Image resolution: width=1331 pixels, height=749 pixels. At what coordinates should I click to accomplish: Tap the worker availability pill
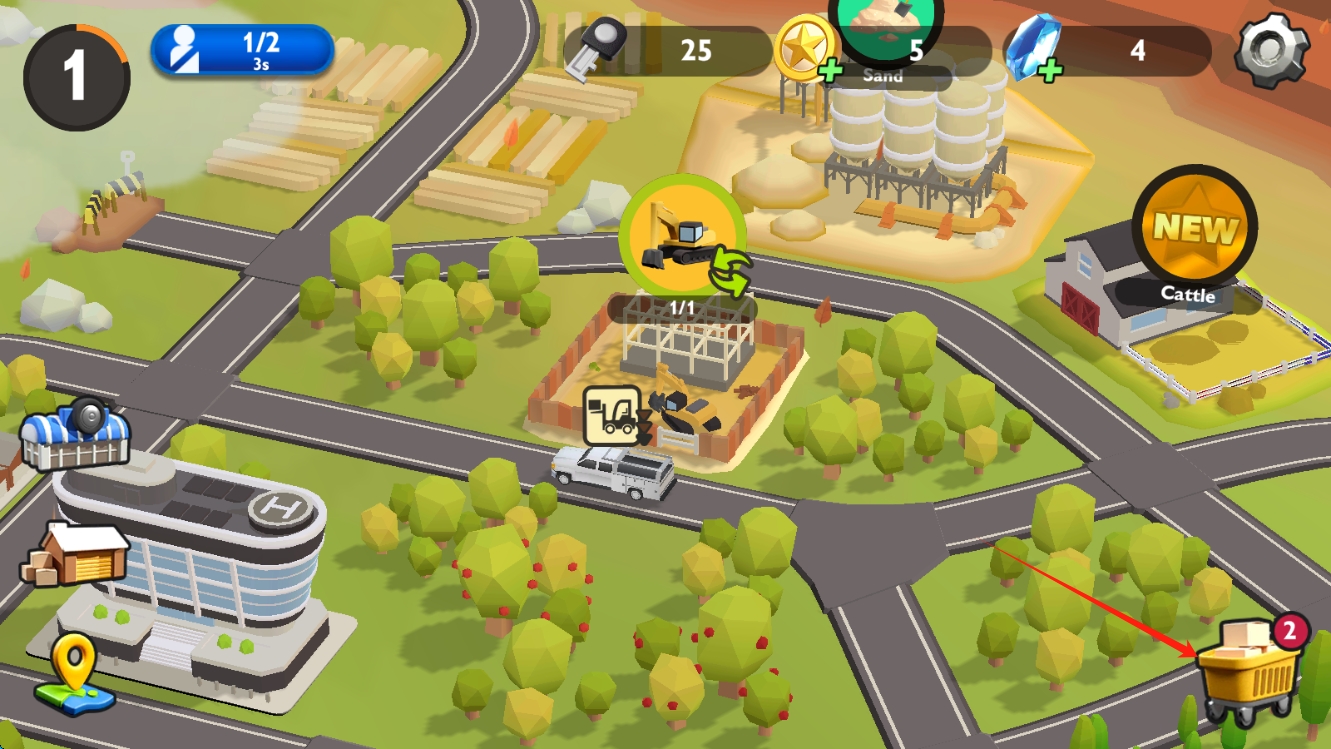pos(242,50)
